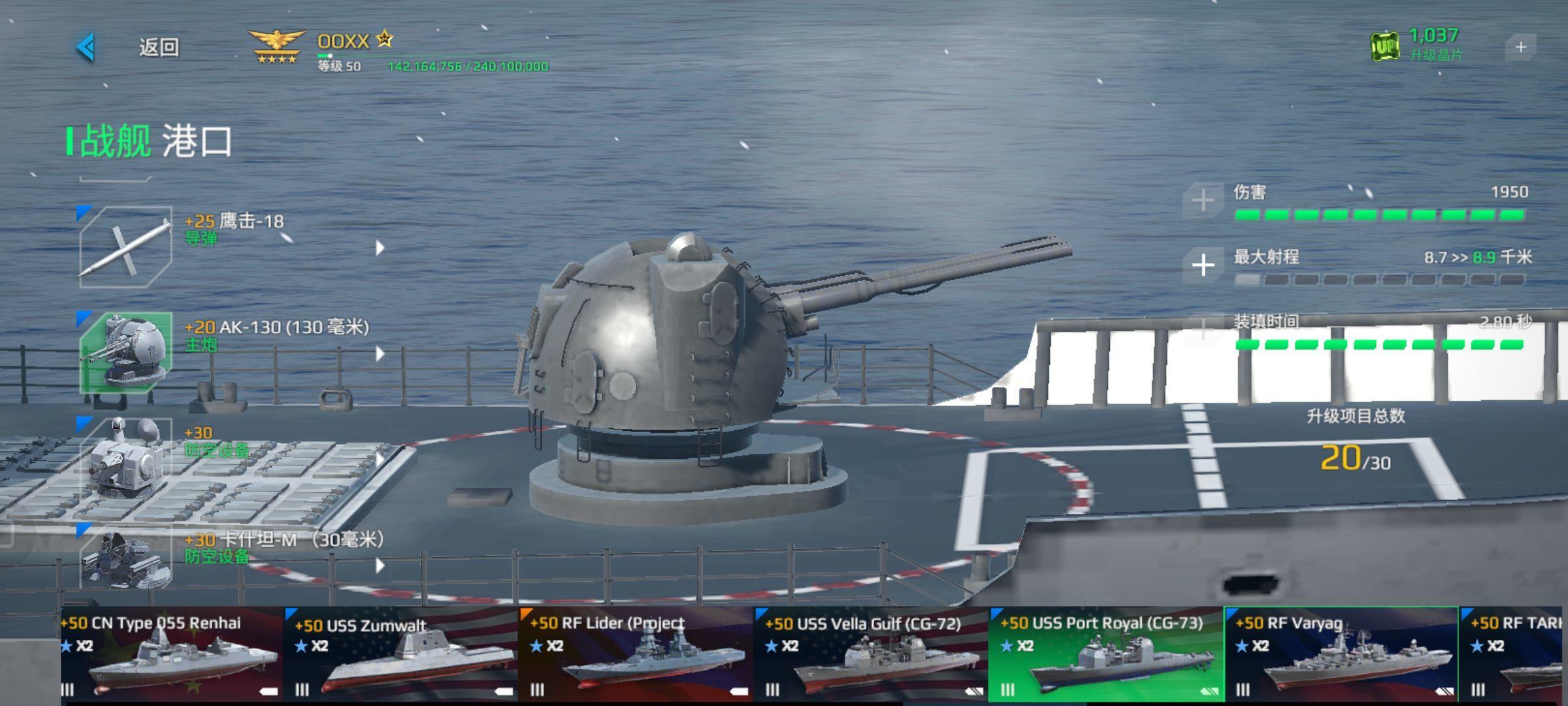The width and height of the screenshot is (1568, 706).
Task: Select the USS Zumwalt ship card
Action: point(402,655)
